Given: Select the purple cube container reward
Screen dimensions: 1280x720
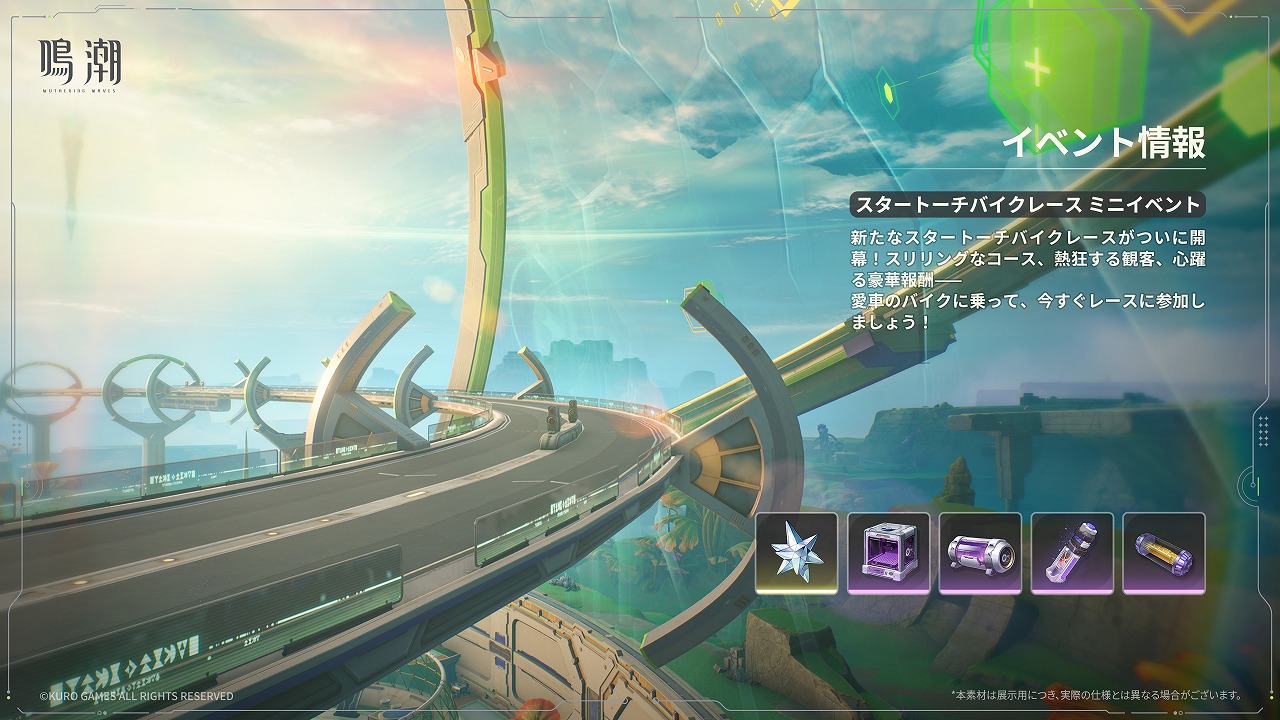Looking at the screenshot, I should [888, 553].
